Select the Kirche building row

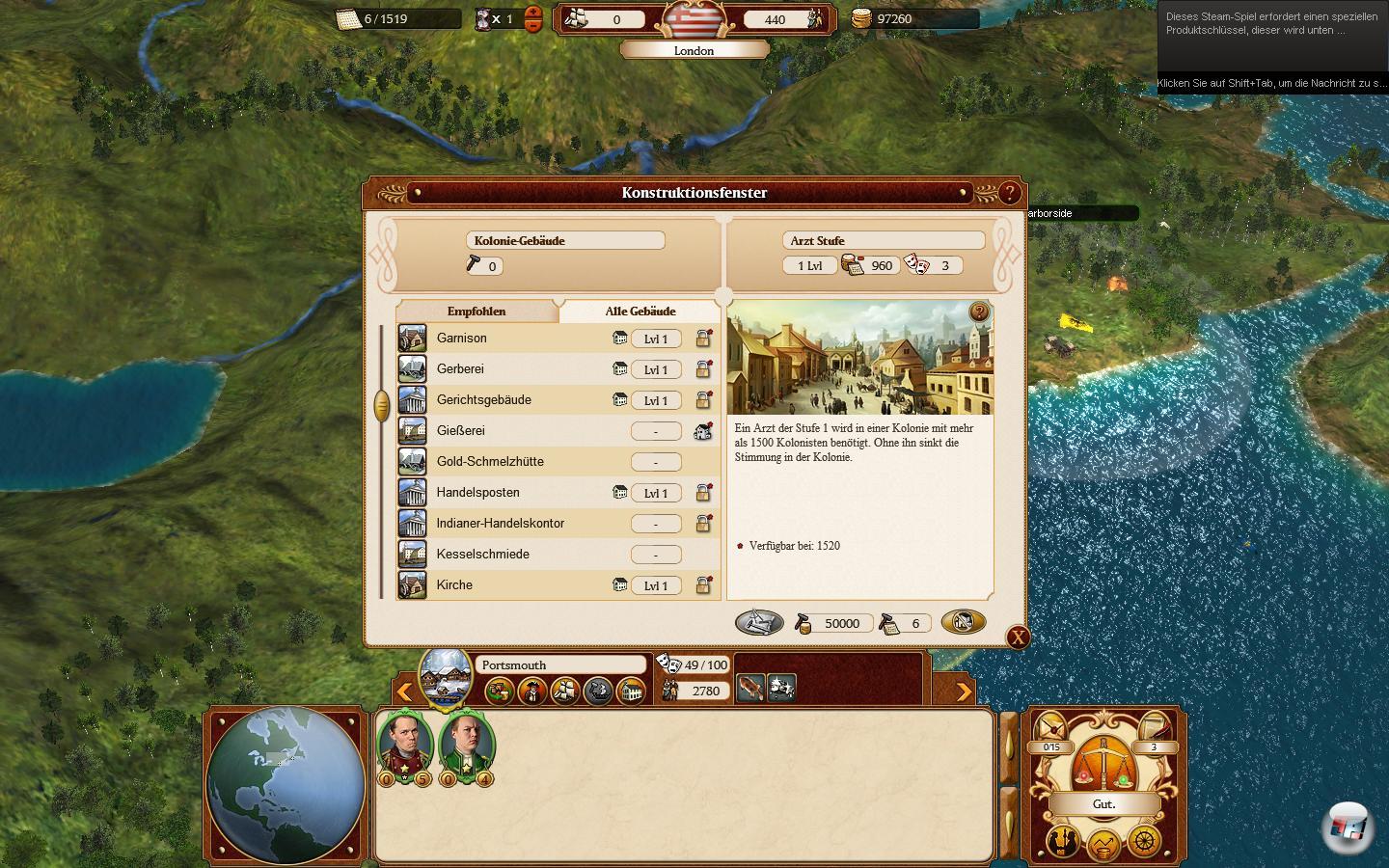pyautogui.click(x=454, y=585)
